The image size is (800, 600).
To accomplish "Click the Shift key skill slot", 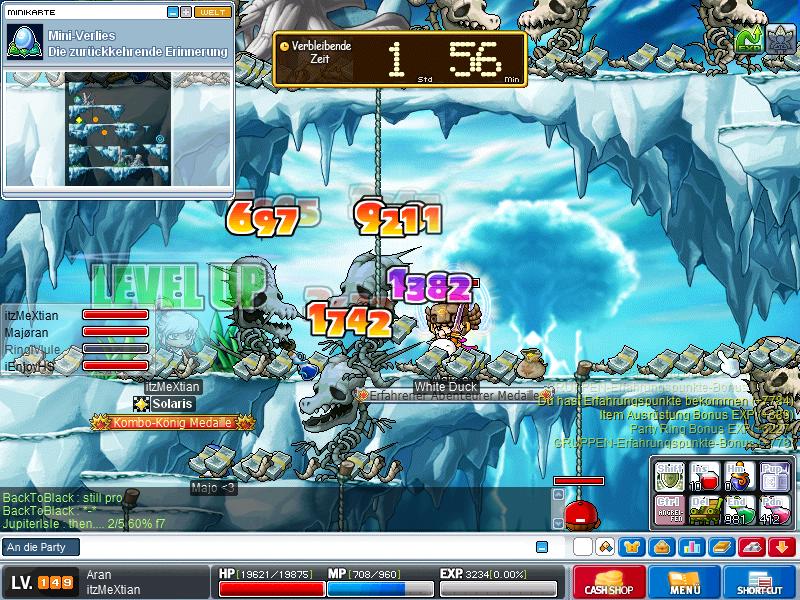I will (671, 476).
